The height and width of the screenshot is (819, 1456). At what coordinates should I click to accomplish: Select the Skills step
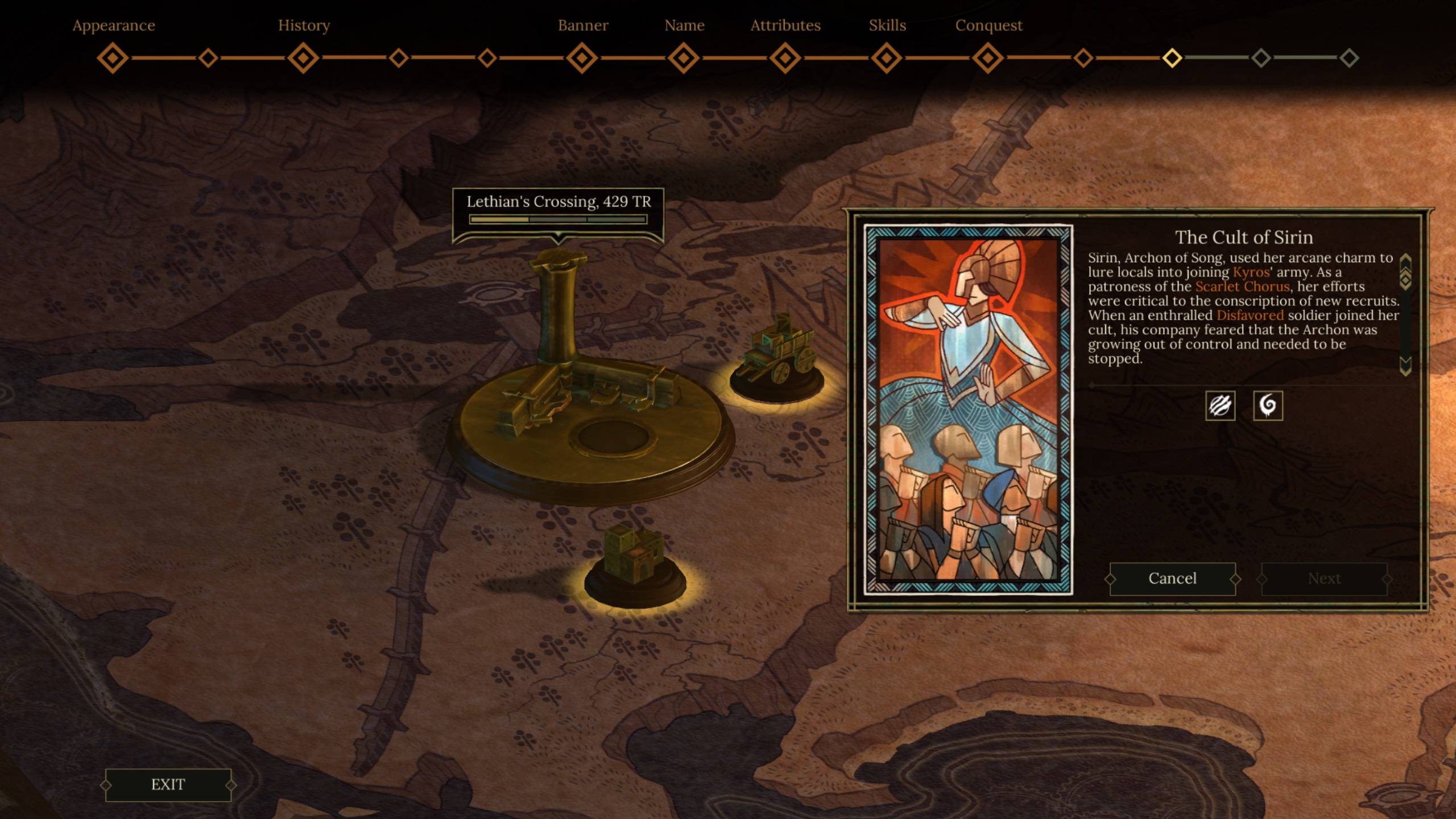coord(887,58)
